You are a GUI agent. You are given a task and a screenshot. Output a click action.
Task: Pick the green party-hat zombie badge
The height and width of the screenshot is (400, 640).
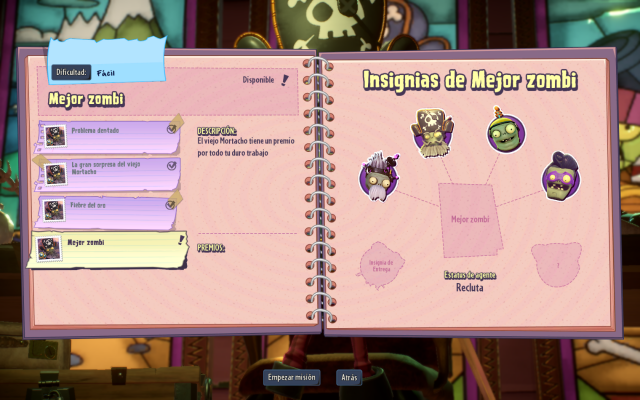(x=505, y=134)
